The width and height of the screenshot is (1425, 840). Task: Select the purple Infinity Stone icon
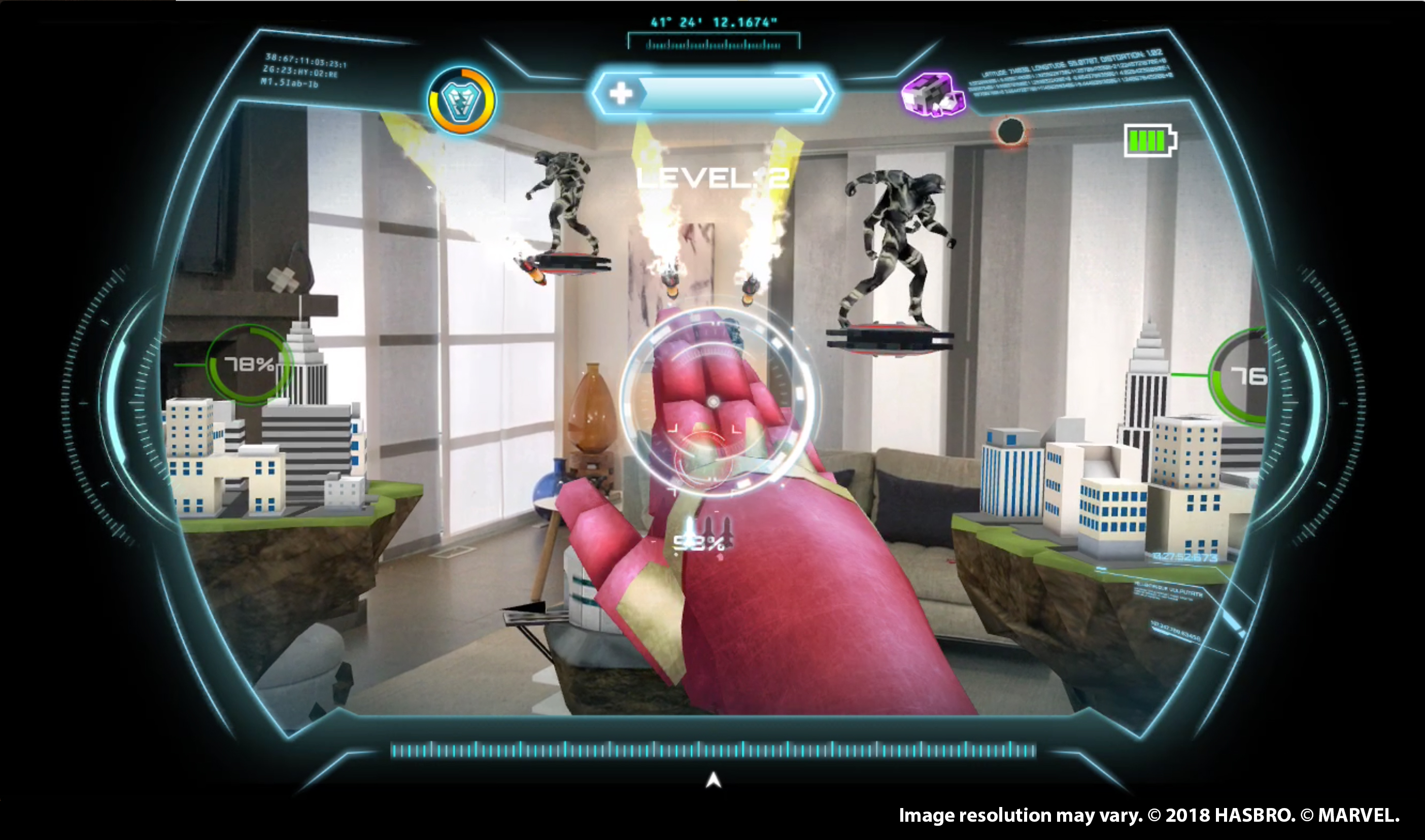(x=932, y=95)
